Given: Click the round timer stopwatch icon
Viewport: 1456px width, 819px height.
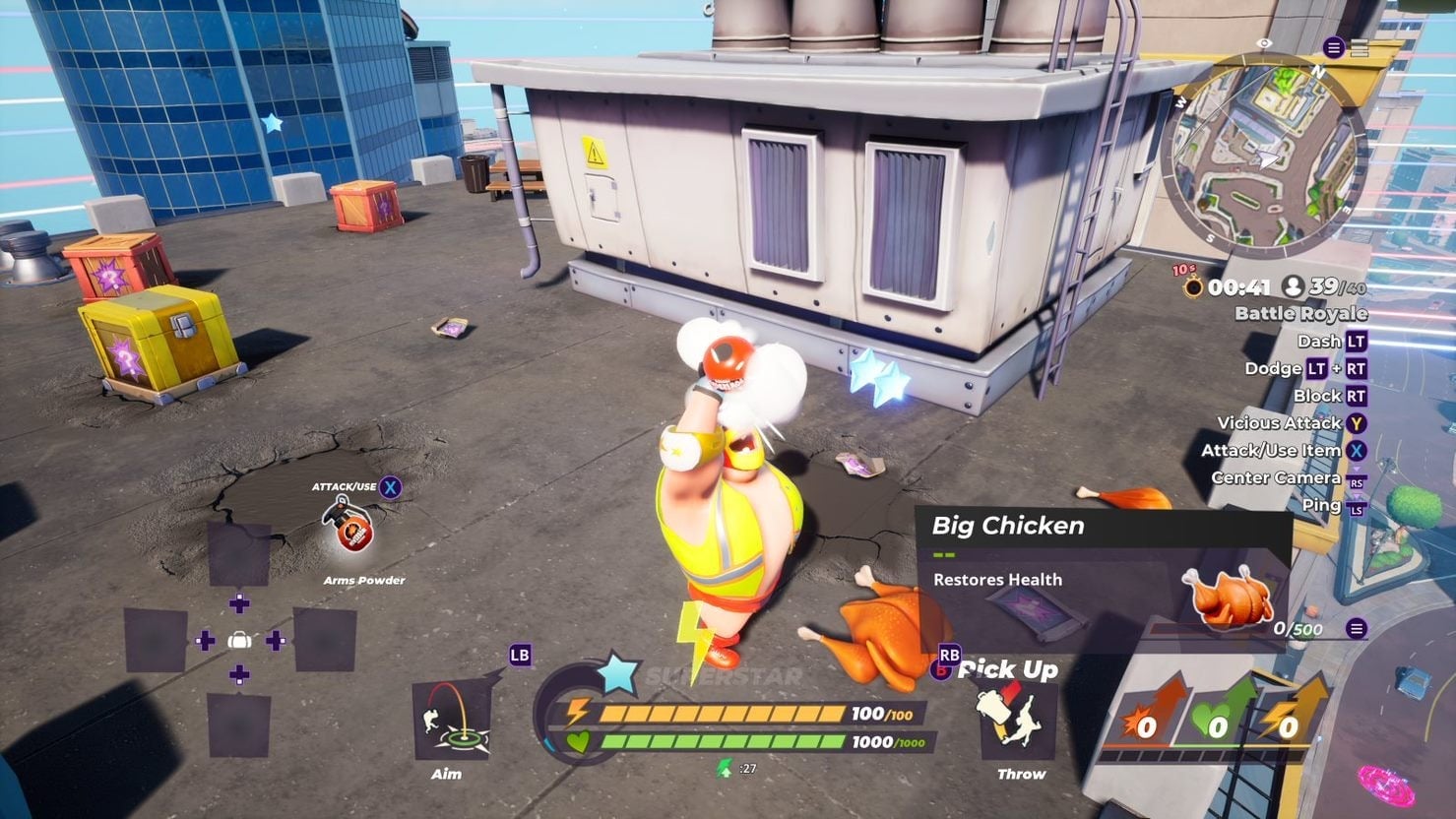Looking at the screenshot, I should tap(1193, 287).
